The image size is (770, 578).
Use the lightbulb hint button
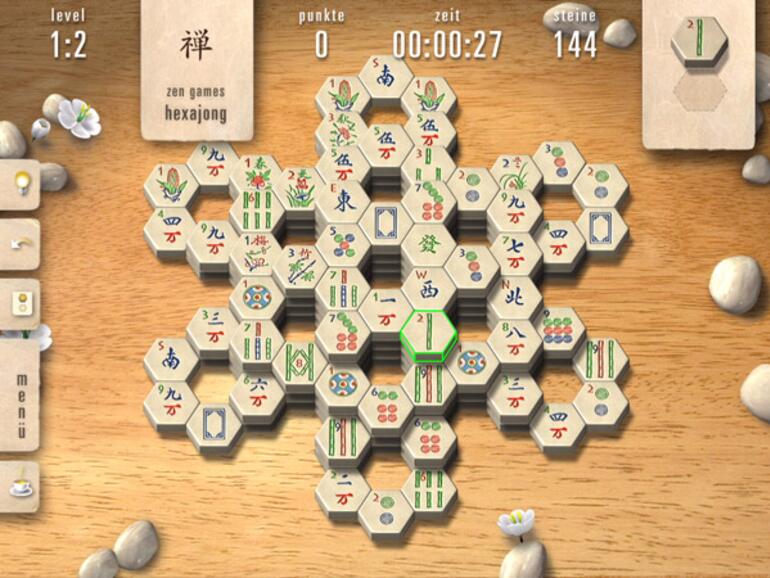(19, 184)
